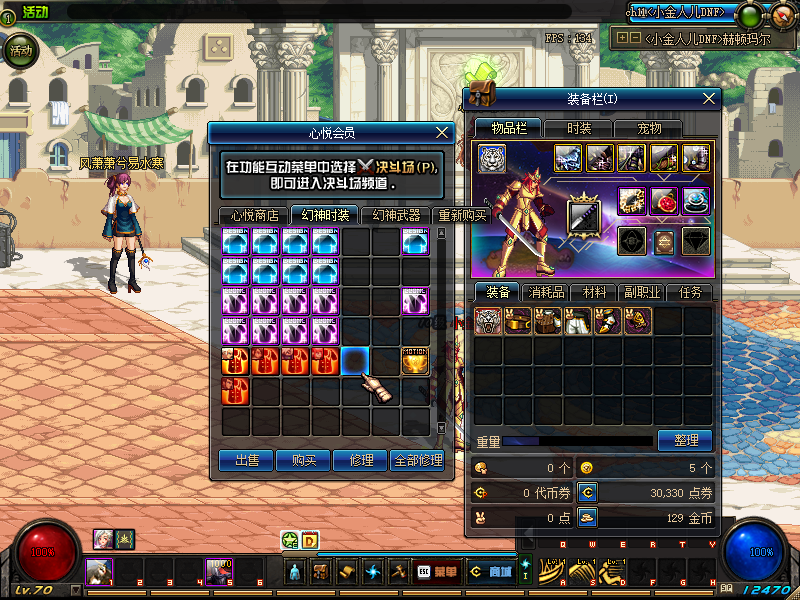
Task: Switch to the 时装 costume tab
Action: 579,128
